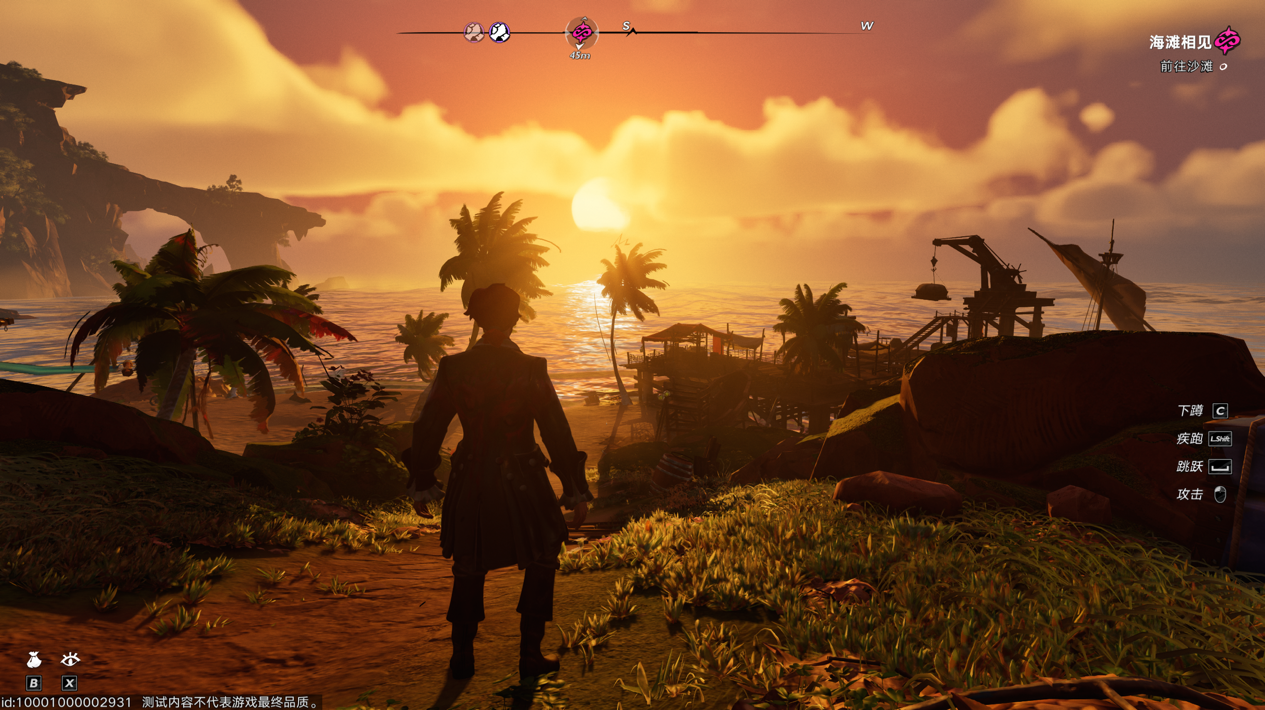Open the bag via the pouch icon
The height and width of the screenshot is (710, 1265).
(x=34, y=659)
